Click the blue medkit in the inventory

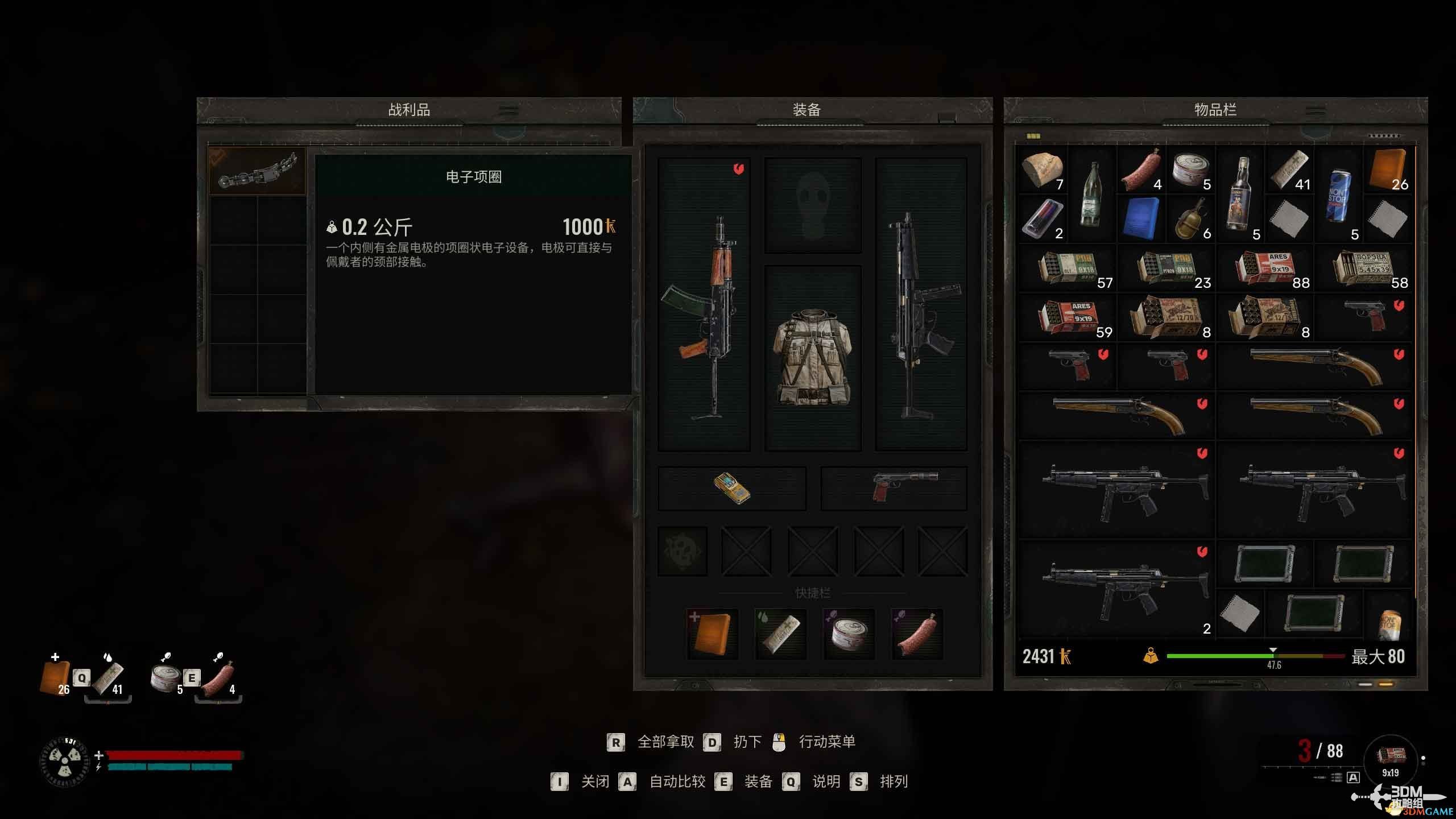[x=1141, y=219]
